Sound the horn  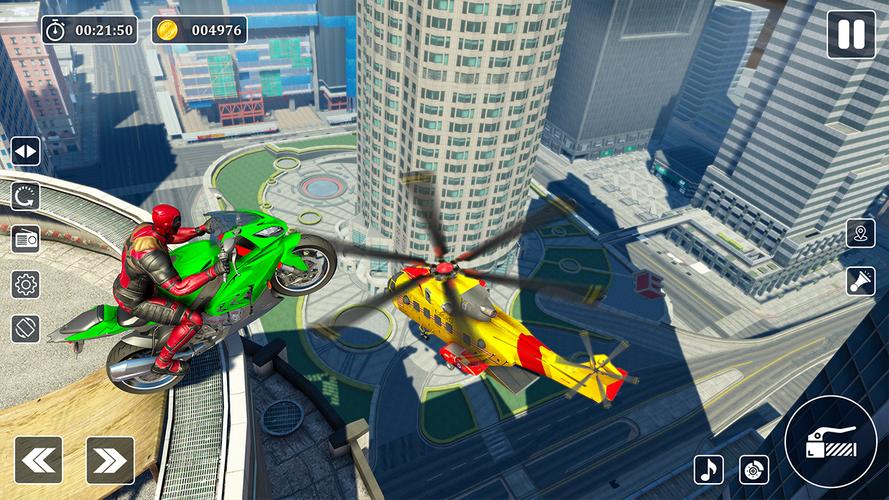(x=860, y=281)
